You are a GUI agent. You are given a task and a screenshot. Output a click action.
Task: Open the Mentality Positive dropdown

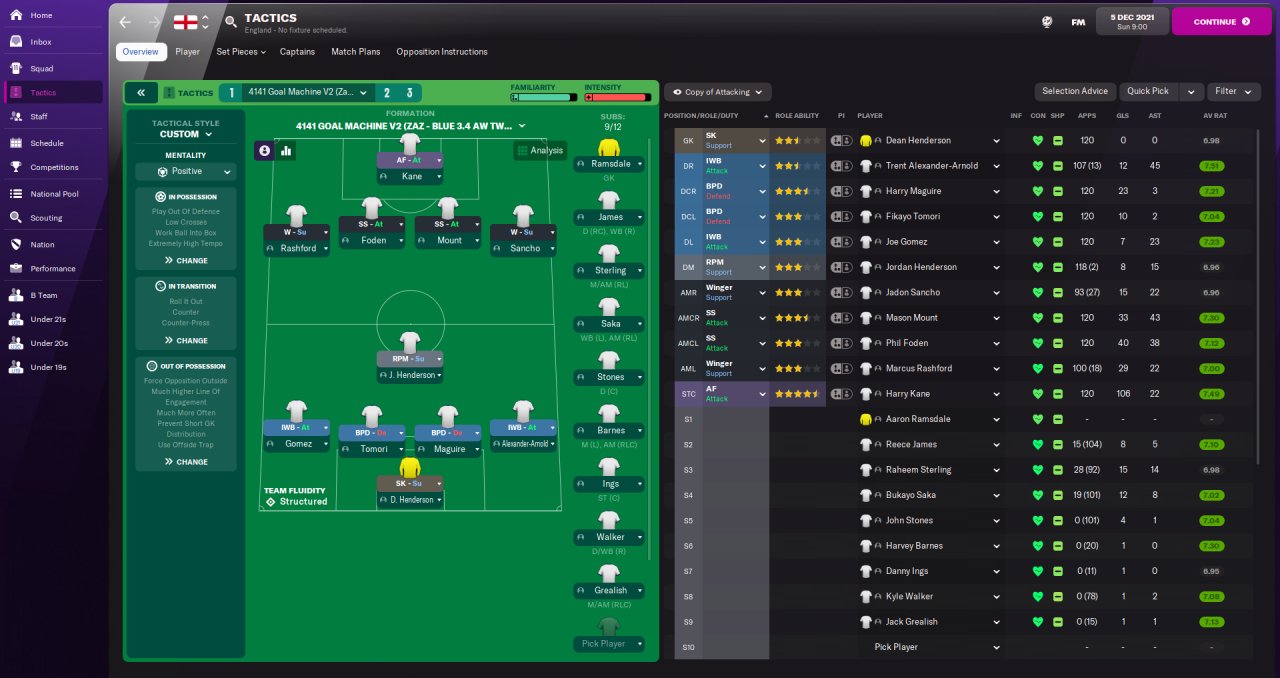pos(186,172)
